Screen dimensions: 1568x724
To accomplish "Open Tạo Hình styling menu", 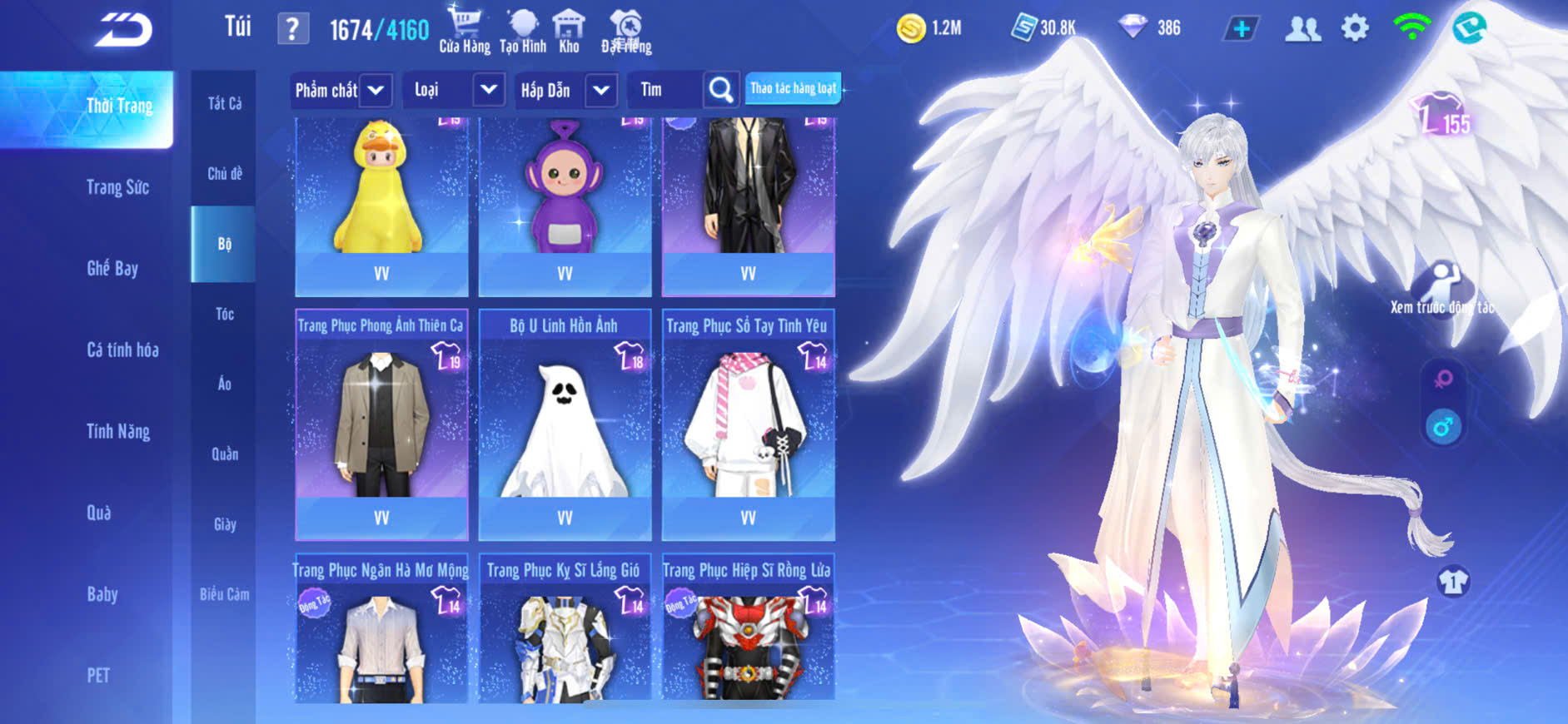I will coord(523,32).
